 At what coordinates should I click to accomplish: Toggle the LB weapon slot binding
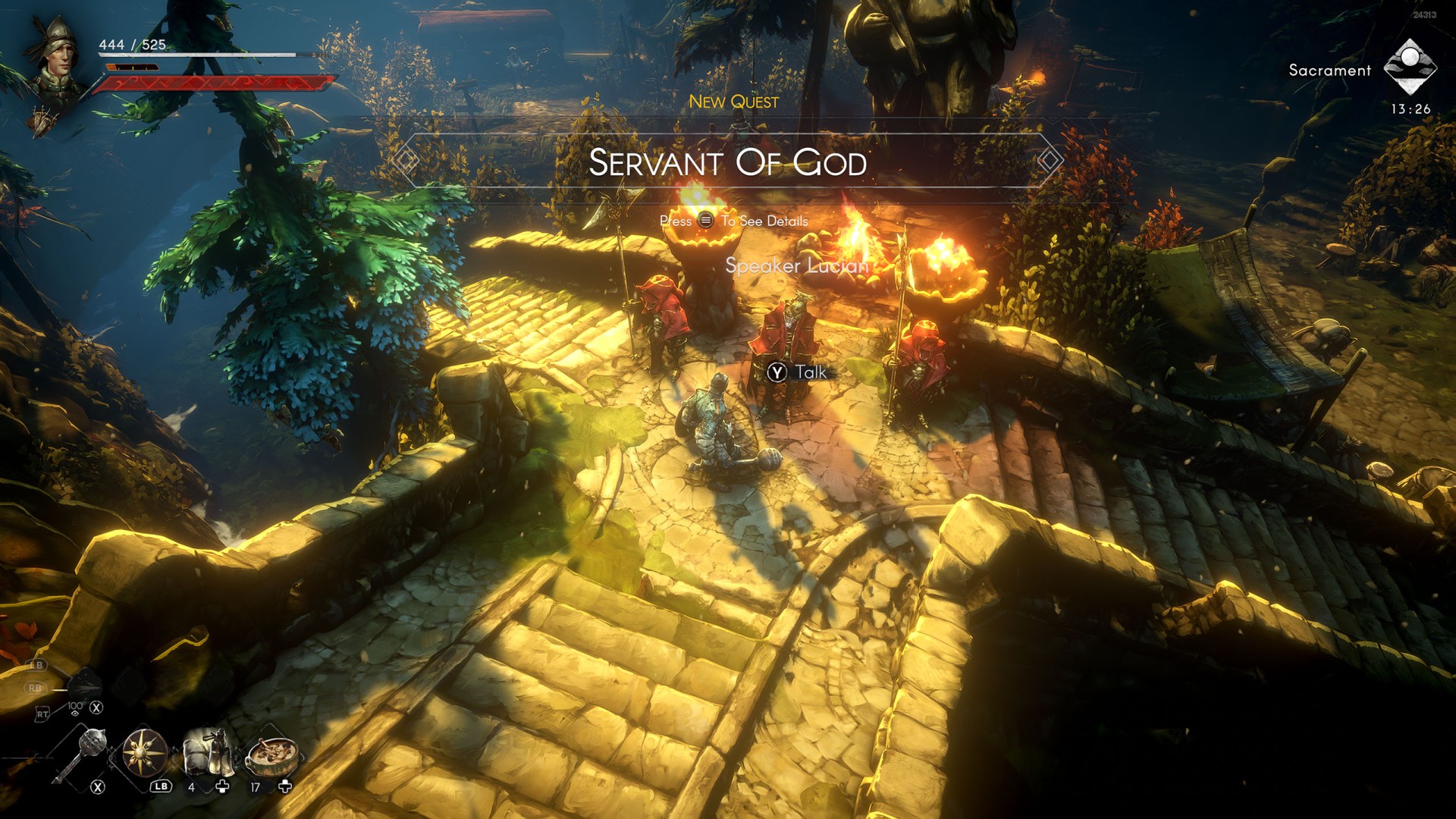(x=36, y=665)
